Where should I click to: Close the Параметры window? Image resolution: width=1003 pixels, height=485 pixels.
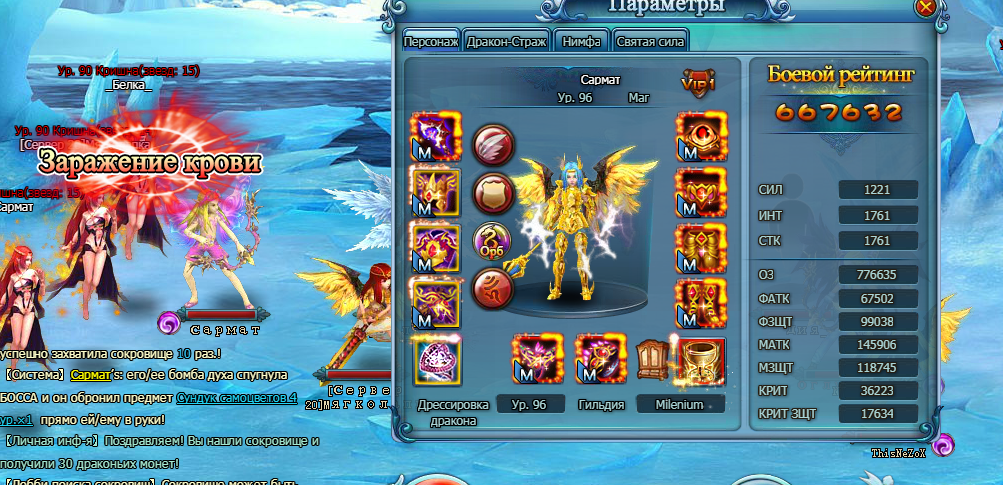coord(926,6)
